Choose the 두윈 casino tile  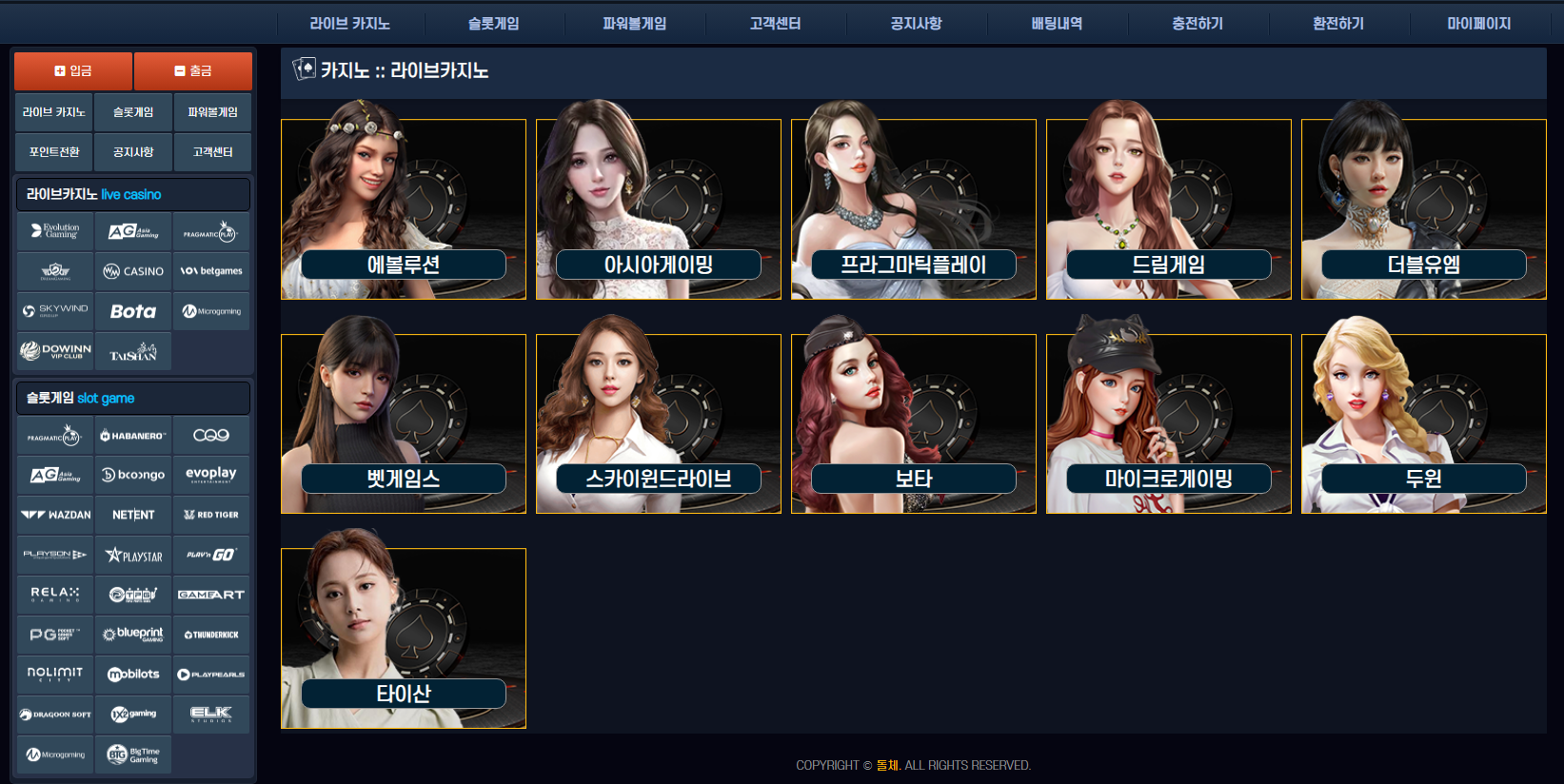click(1424, 424)
